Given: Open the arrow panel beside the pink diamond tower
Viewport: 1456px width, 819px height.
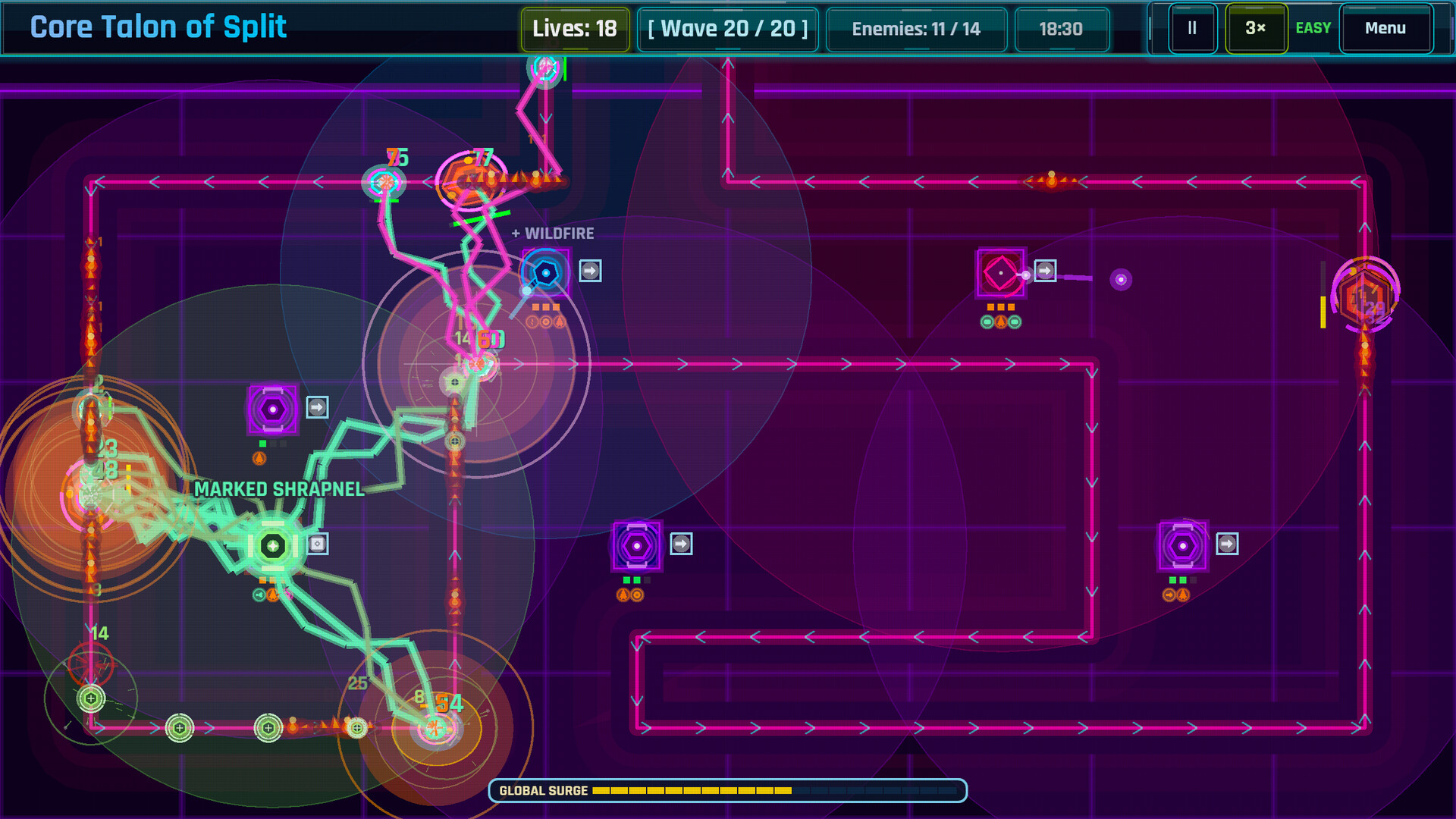Looking at the screenshot, I should click(x=1046, y=270).
